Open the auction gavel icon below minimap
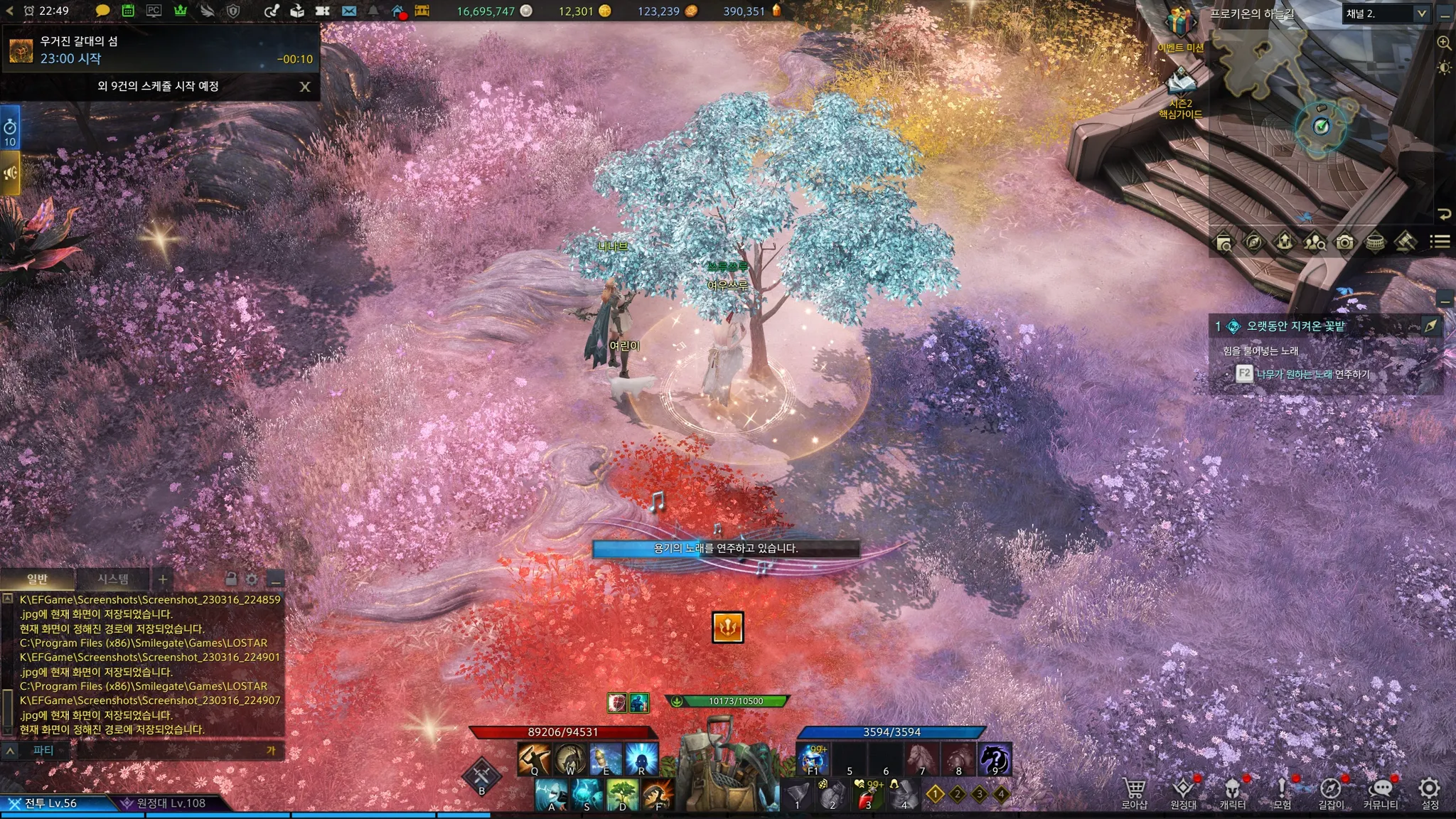 coord(1405,242)
